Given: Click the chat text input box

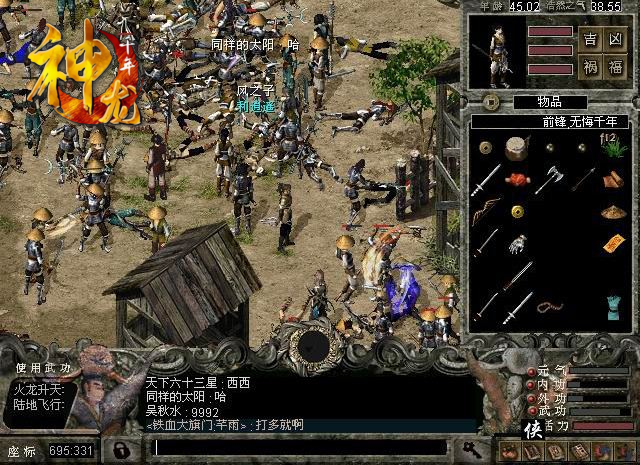Looking at the screenshot, I should [300, 447].
